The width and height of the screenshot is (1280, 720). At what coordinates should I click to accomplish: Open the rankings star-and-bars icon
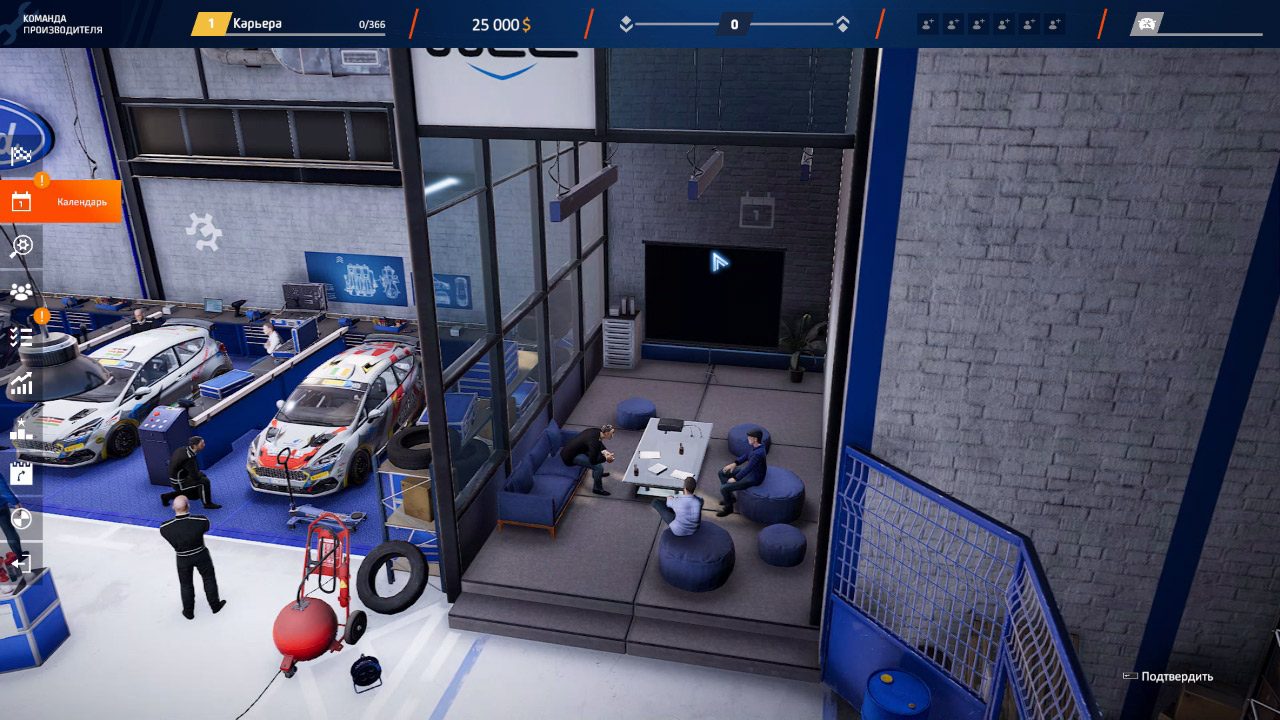tap(21, 428)
